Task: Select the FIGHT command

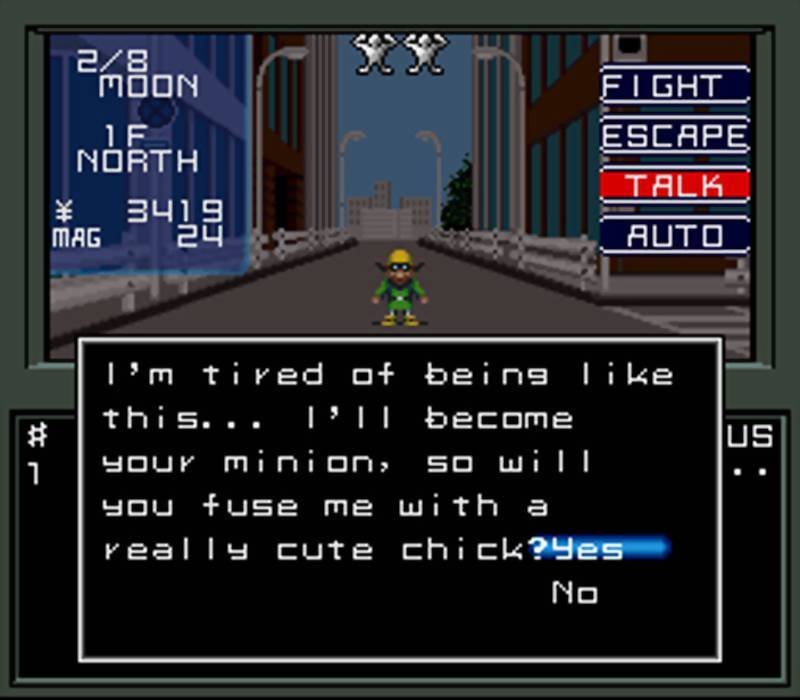Action: point(675,85)
